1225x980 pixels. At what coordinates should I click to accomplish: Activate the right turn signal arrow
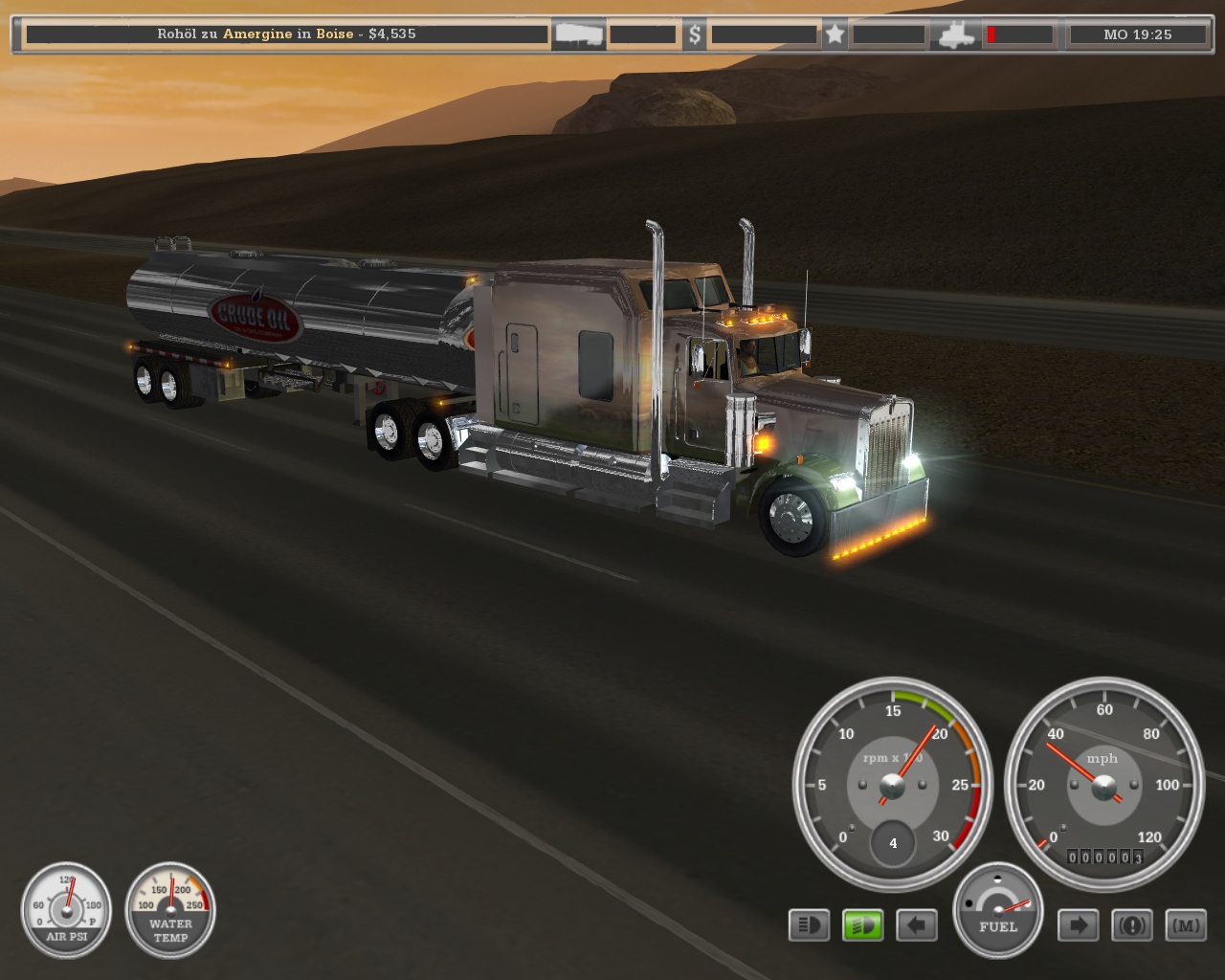click(1078, 925)
